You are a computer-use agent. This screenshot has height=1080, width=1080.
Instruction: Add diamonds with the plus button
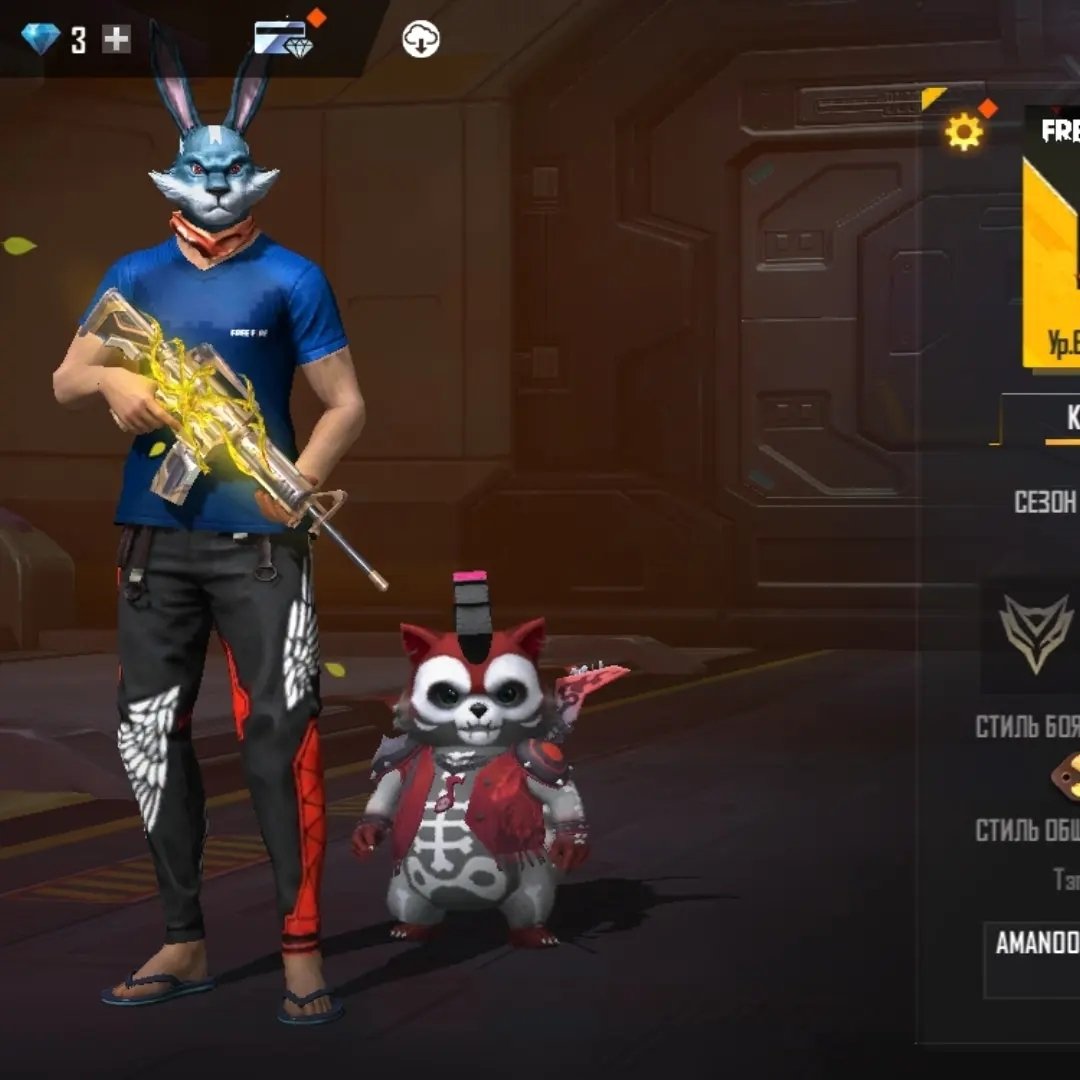point(117,40)
